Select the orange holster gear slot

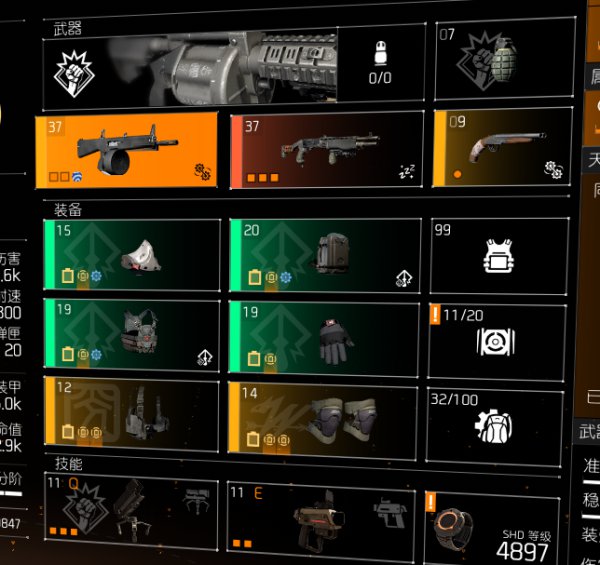(x=132, y=415)
